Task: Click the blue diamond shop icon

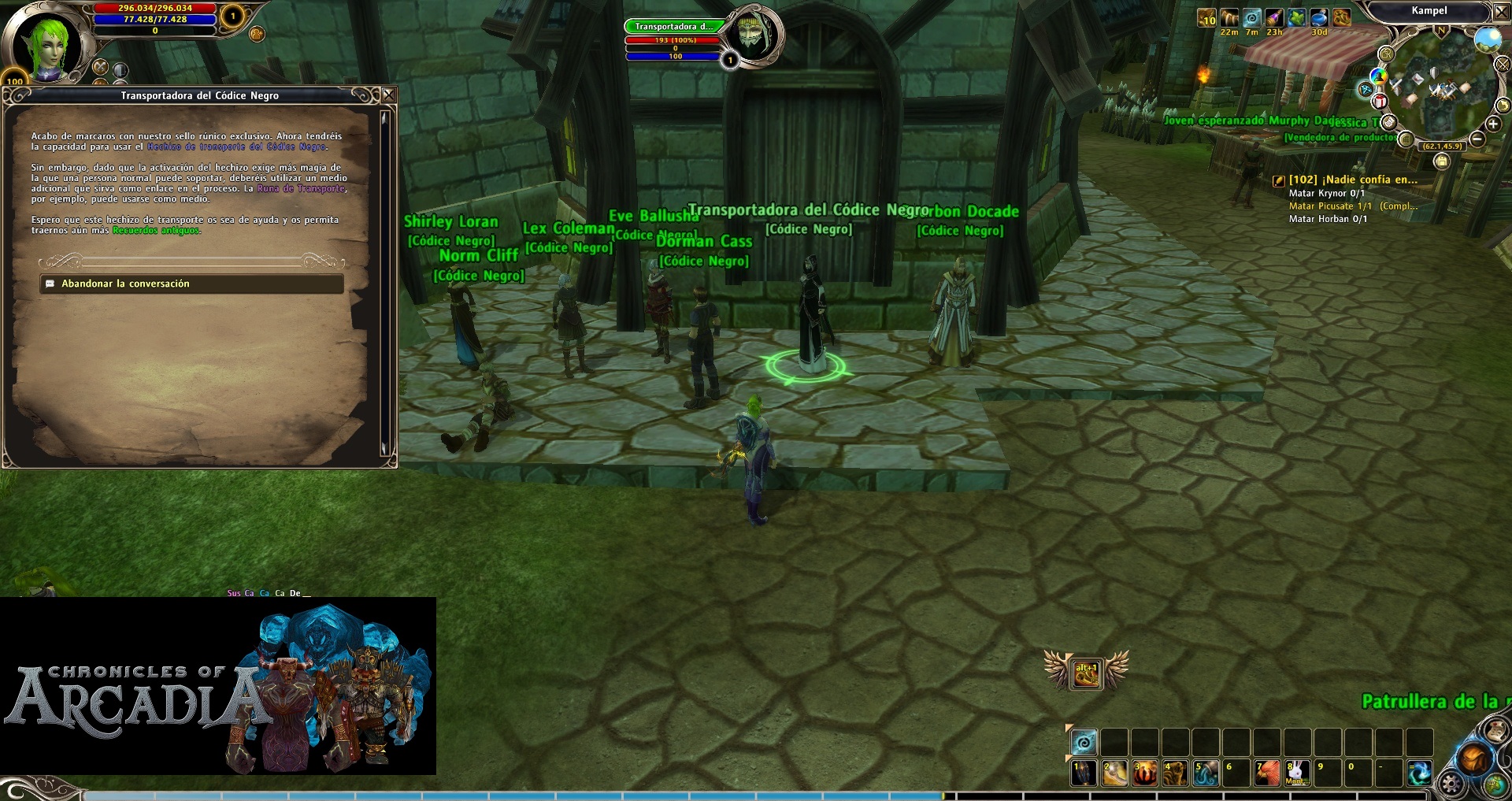Action: (1366, 90)
